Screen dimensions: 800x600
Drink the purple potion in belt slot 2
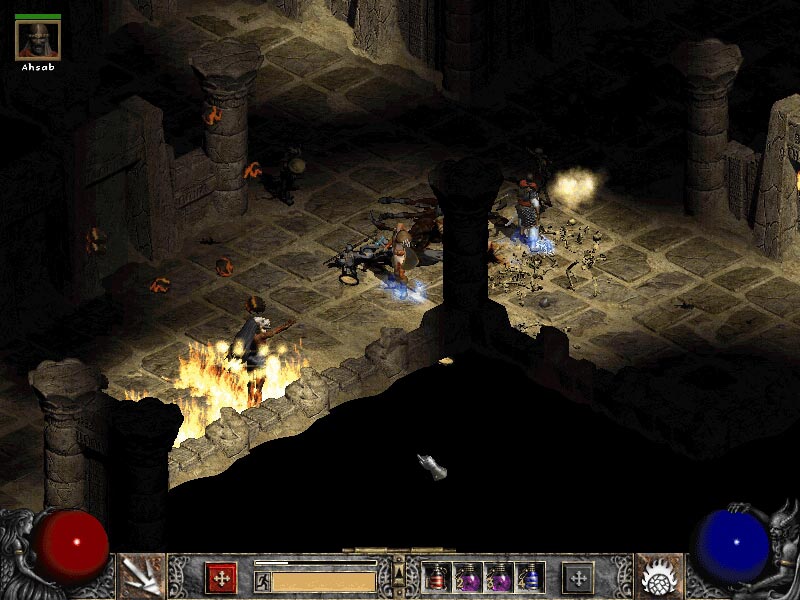[468, 578]
